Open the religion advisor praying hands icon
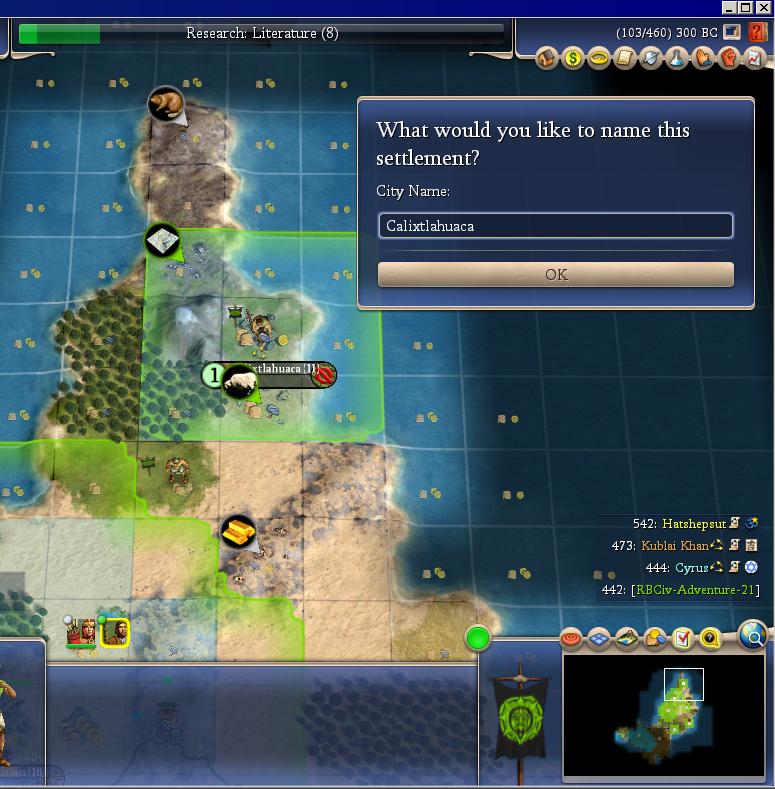 click(703, 58)
